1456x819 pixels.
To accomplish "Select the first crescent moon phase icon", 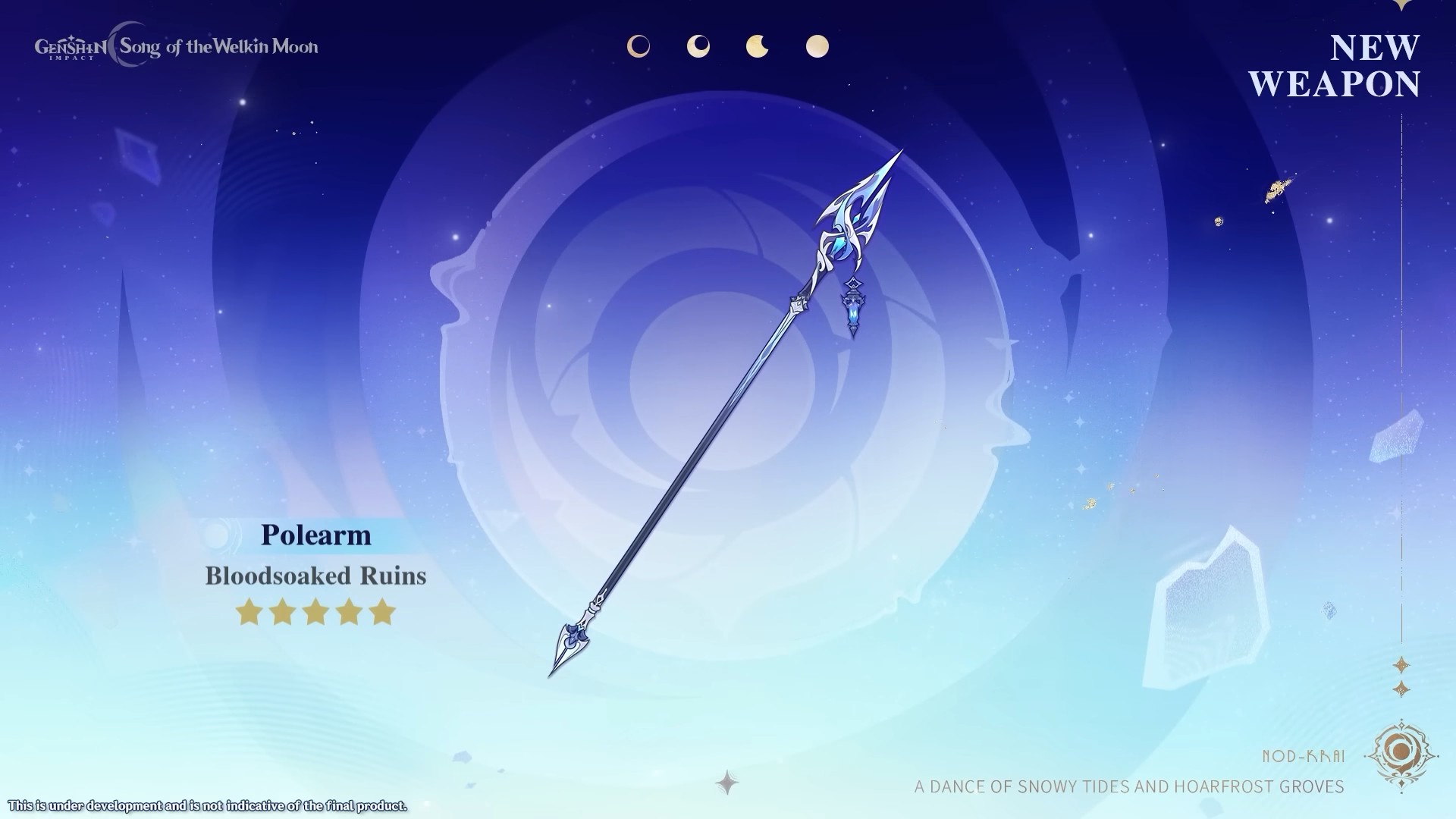I will (x=639, y=45).
